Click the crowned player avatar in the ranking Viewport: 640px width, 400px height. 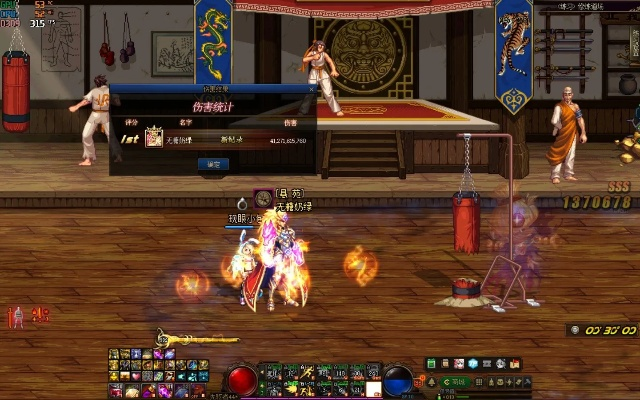point(154,139)
